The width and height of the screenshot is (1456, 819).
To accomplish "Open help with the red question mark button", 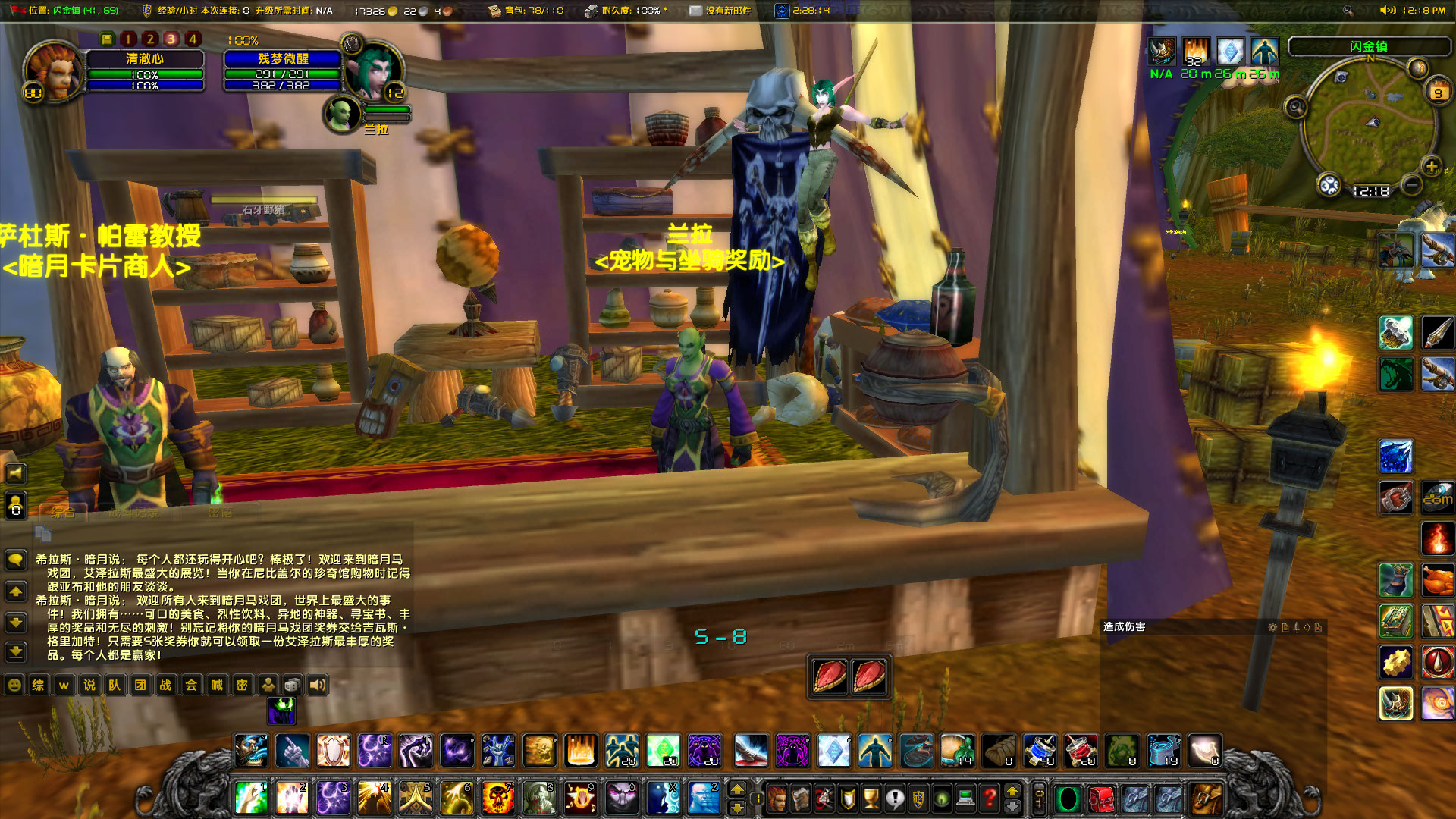I will pyautogui.click(x=989, y=799).
